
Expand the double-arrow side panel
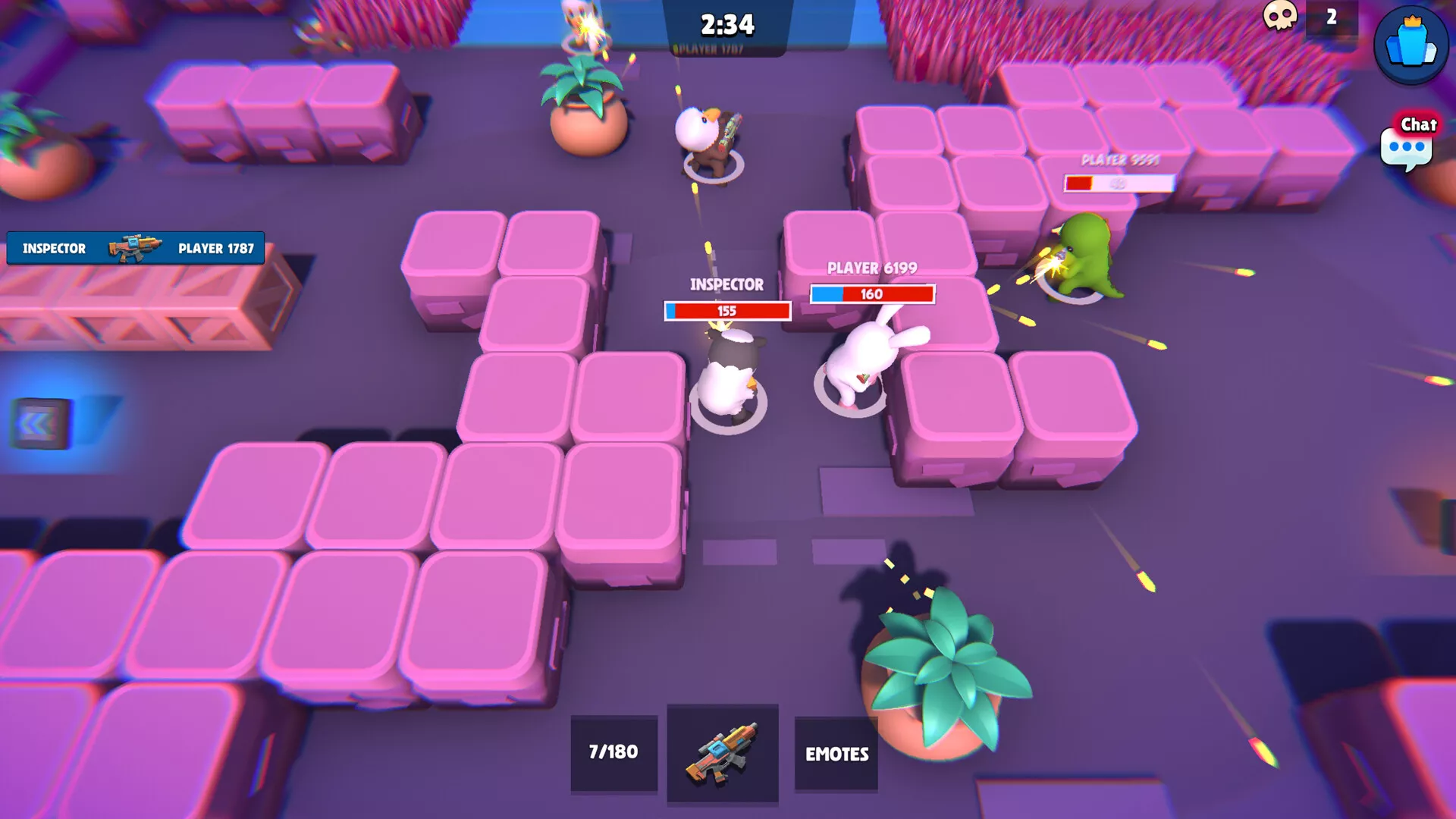coord(39,423)
